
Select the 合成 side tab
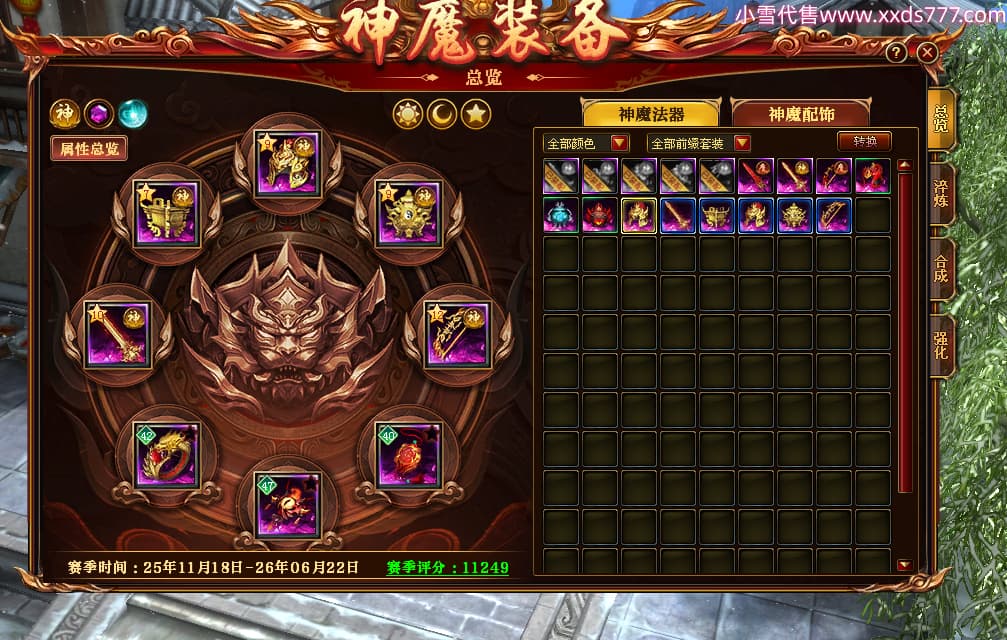coord(940,268)
